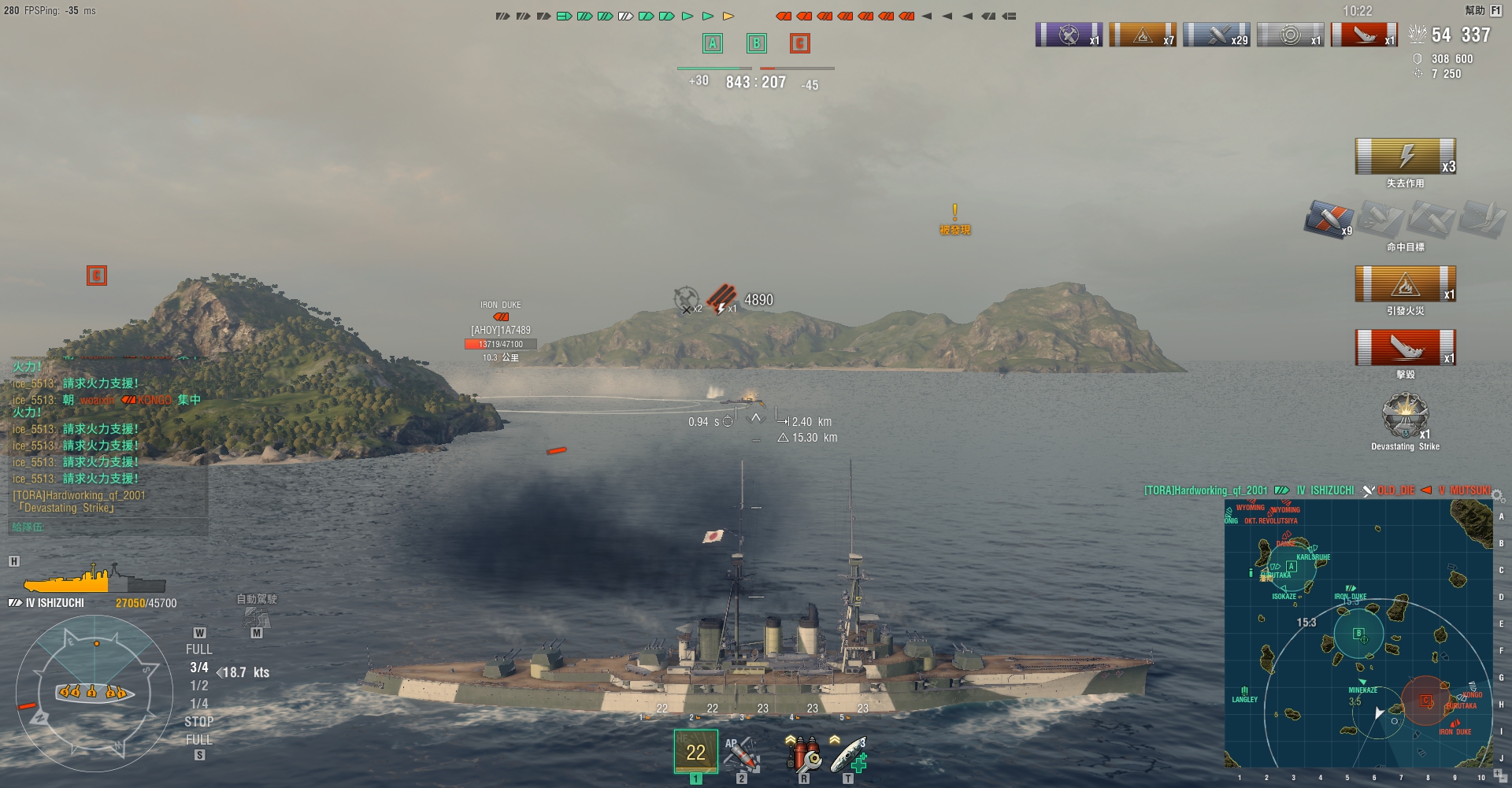1512x788 pixels.
Task: Open the minimap settings gear
Action: 1498,496
